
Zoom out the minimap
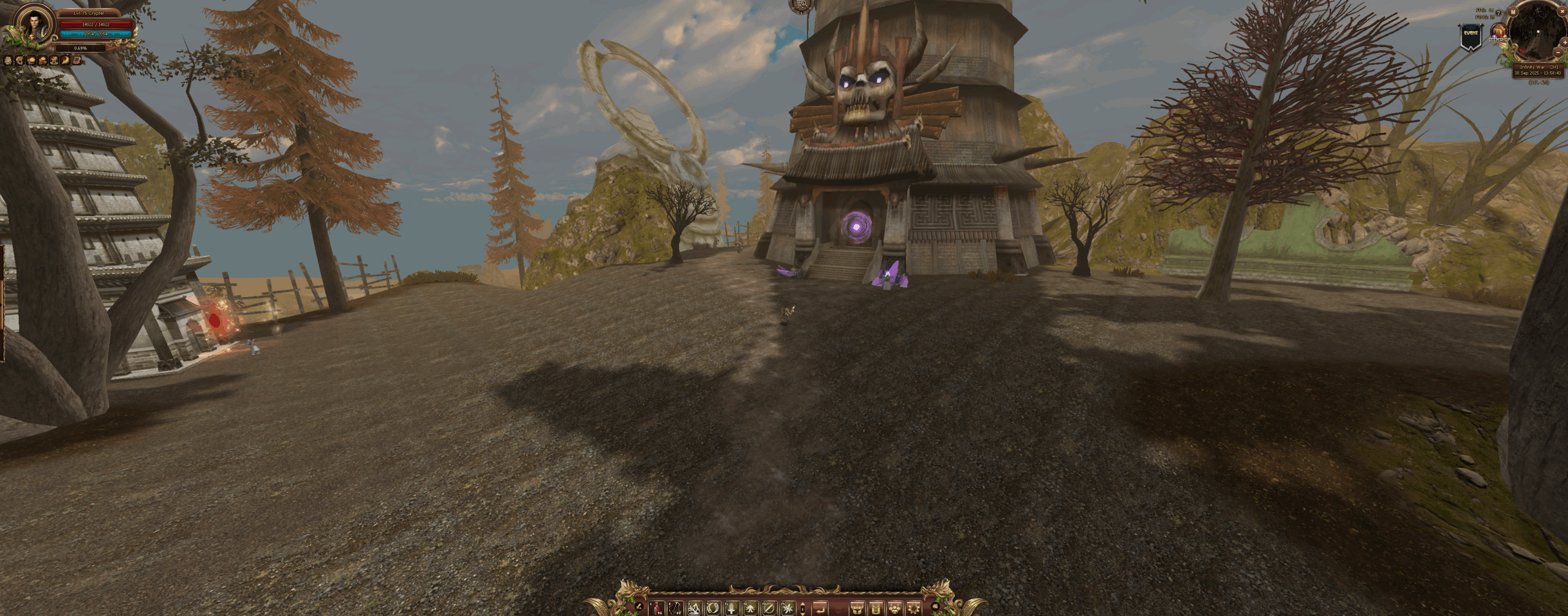(x=1558, y=53)
